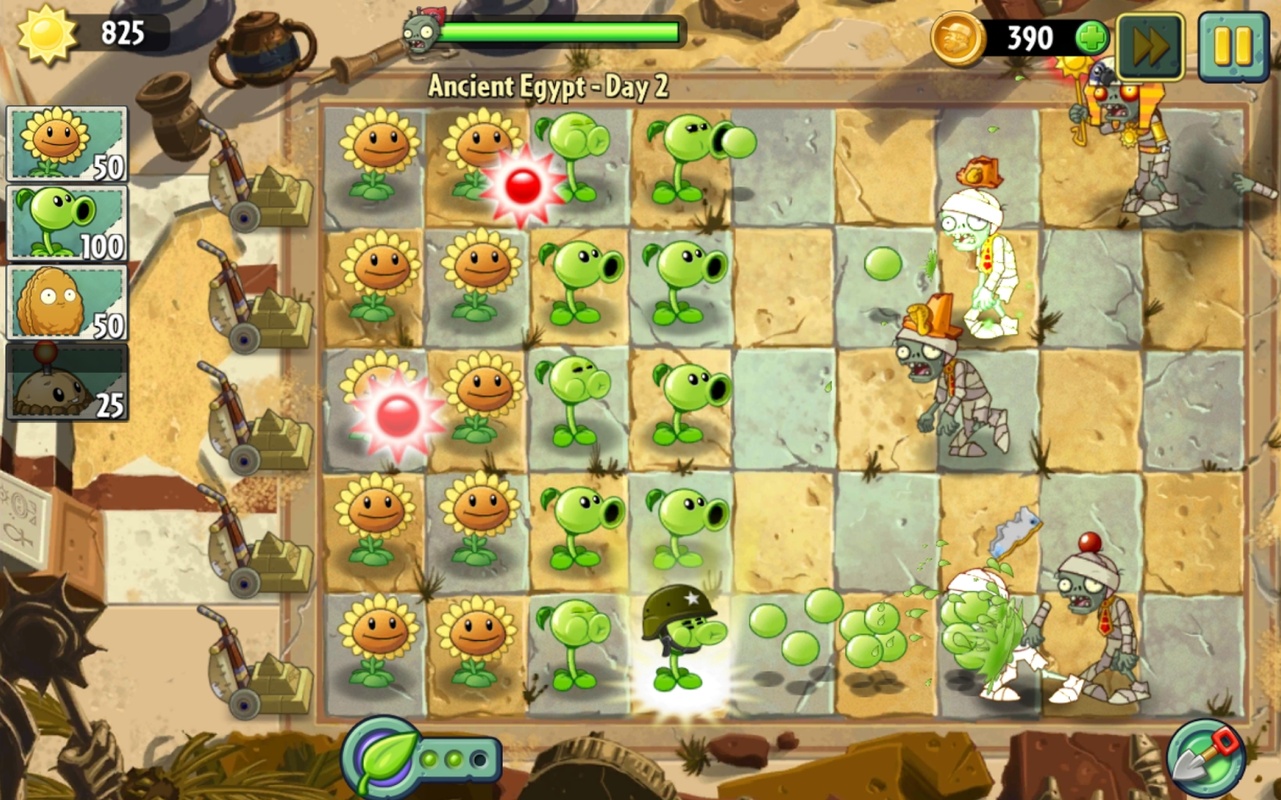Select the Potato Mine seed packet
Image resolution: width=1281 pixels, height=800 pixels.
[x=67, y=381]
